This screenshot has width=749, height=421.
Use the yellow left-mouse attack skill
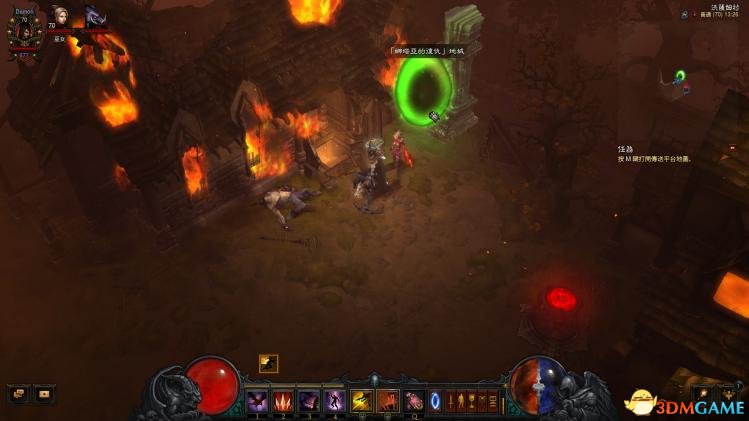[x=361, y=400]
